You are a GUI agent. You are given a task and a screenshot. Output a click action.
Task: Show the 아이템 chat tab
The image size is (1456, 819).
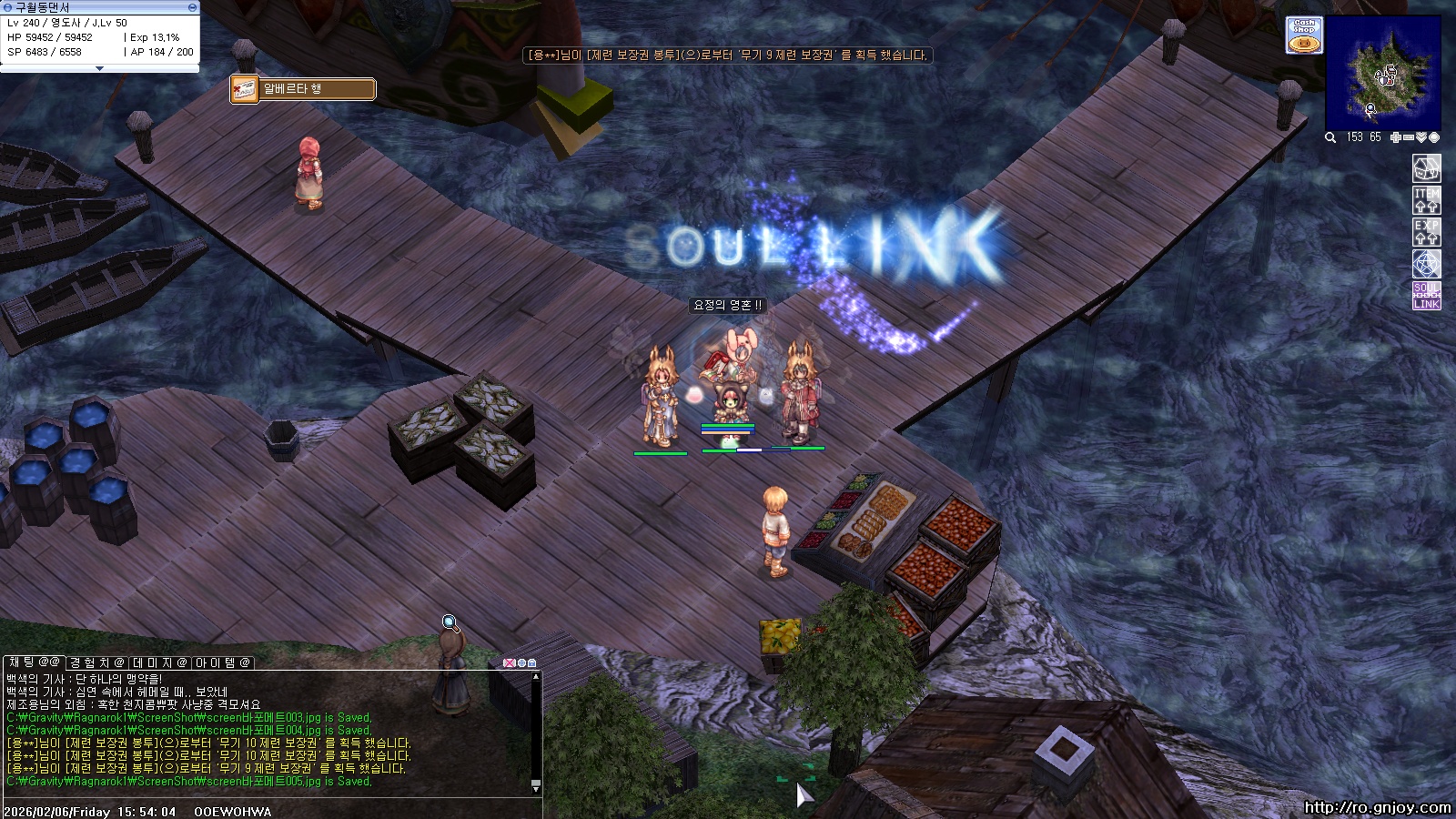tap(223, 662)
